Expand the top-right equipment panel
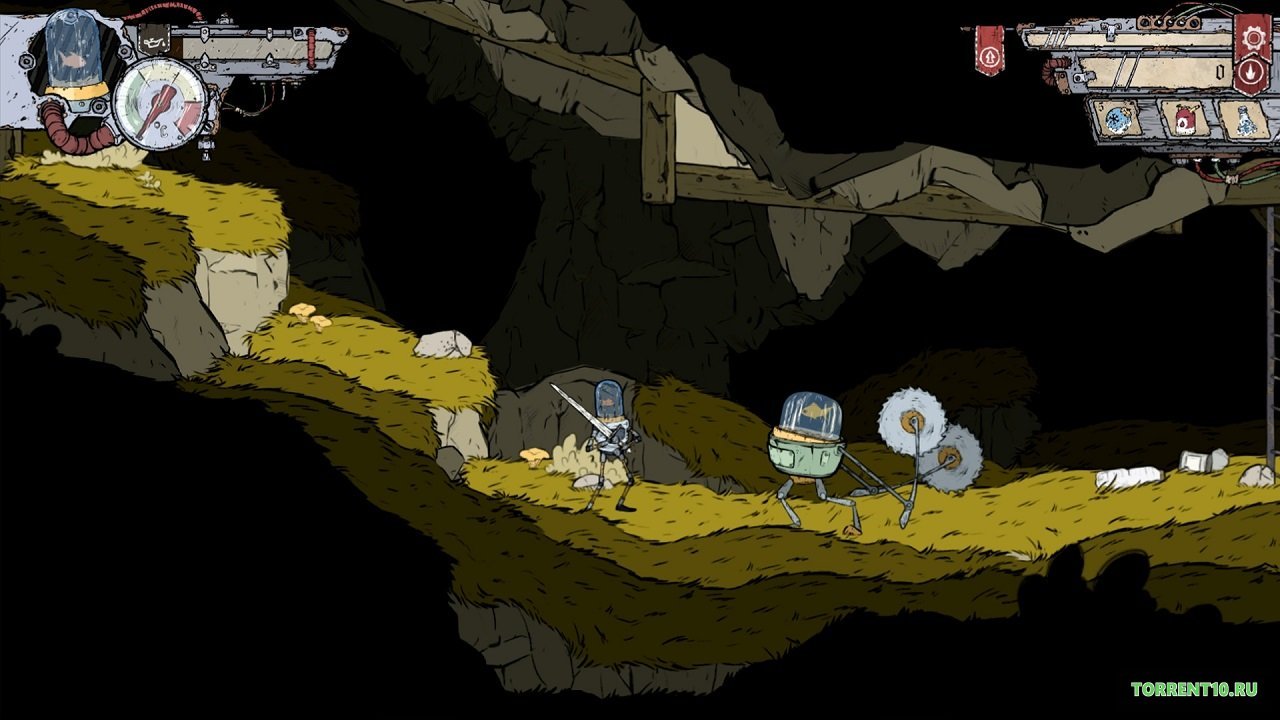This screenshot has width=1280, height=720. (x=1140, y=58)
